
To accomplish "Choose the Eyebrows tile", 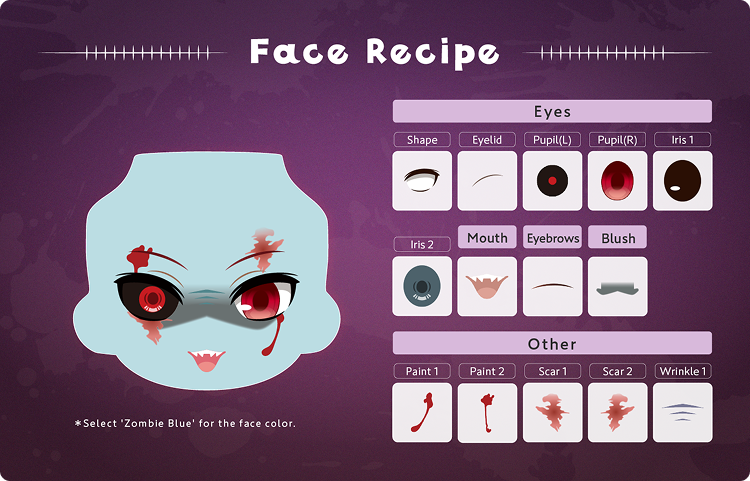I will pyautogui.click(x=552, y=287).
